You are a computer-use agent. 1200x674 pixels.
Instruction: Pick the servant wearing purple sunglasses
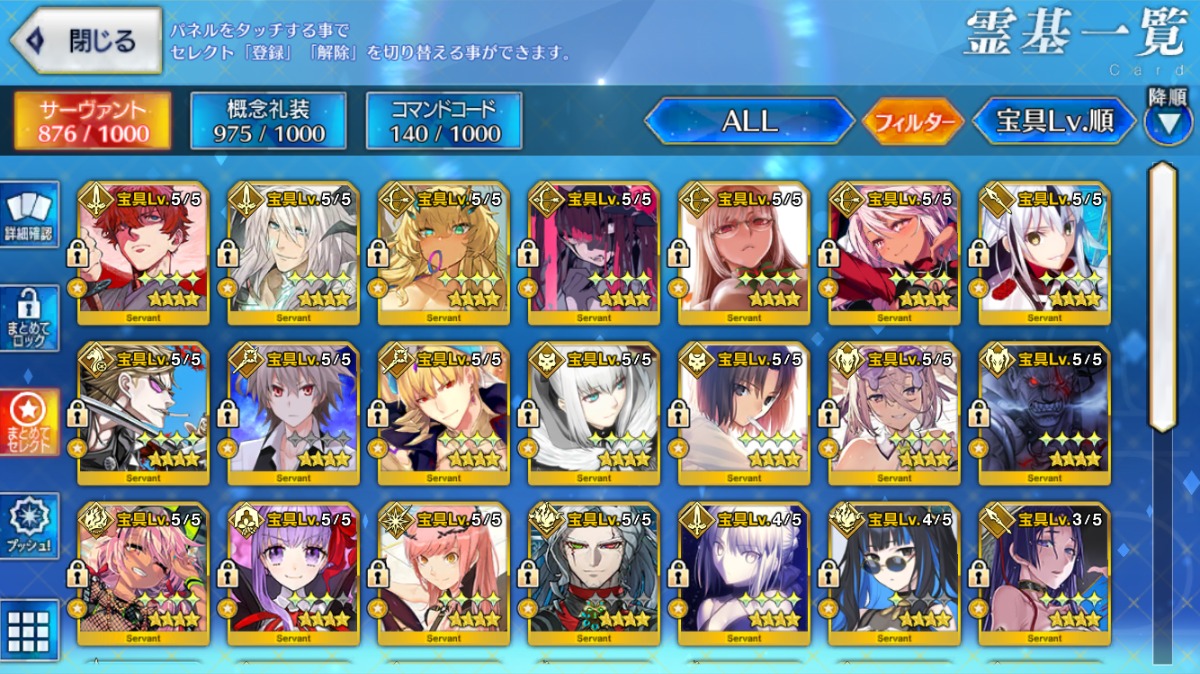(143, 414)
